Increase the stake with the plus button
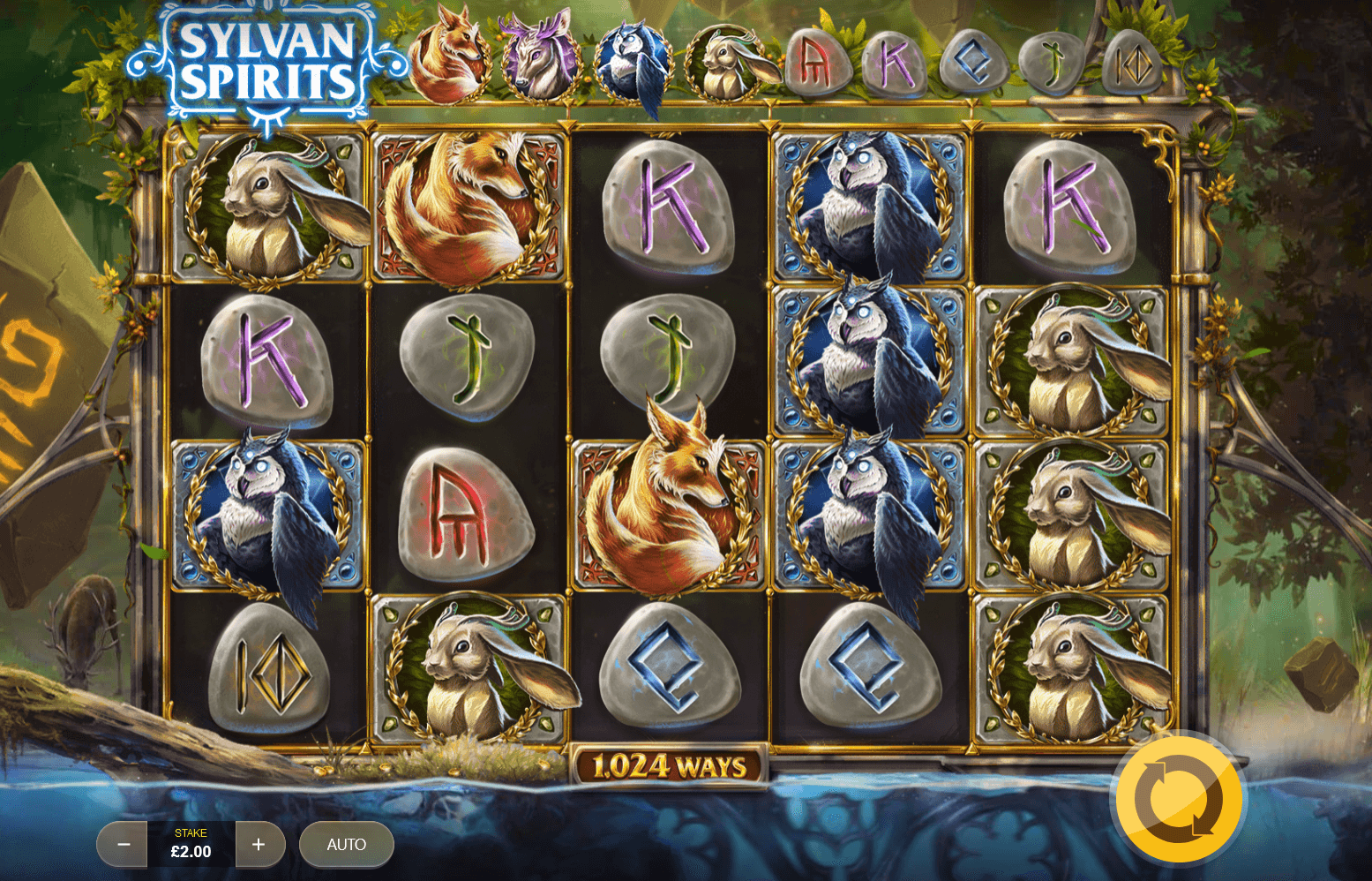Image resolution: width=1372 pixels, height=881 pixels. click(259, 845)
